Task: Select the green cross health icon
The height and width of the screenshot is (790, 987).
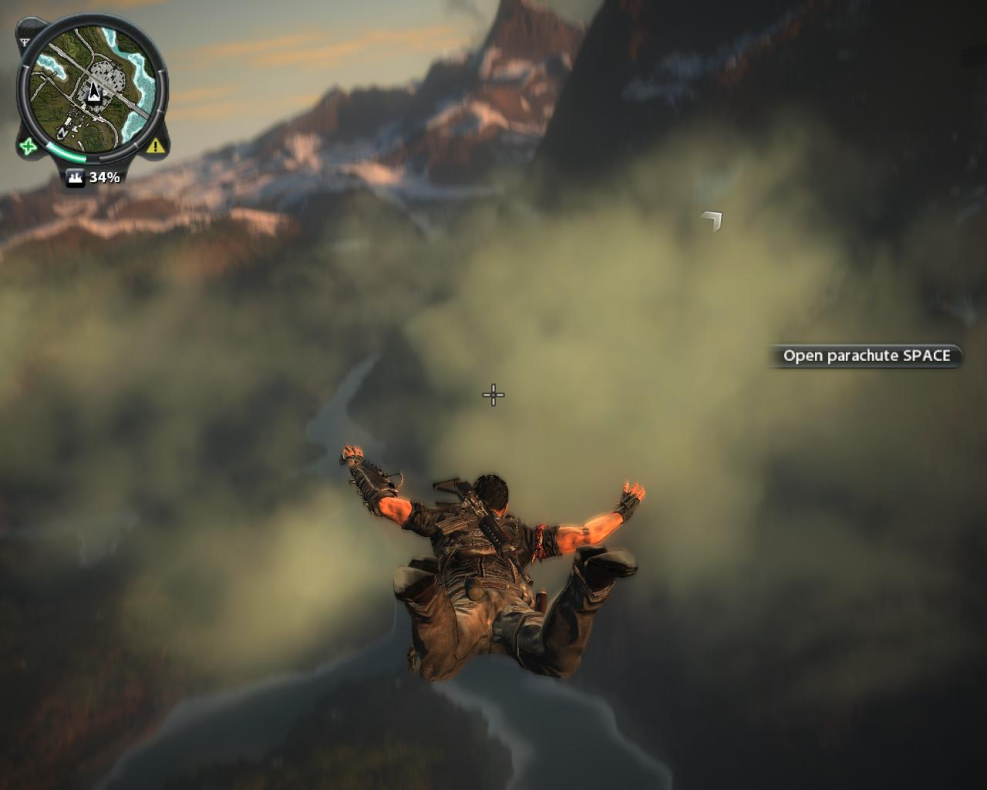Action: point(28,147)
